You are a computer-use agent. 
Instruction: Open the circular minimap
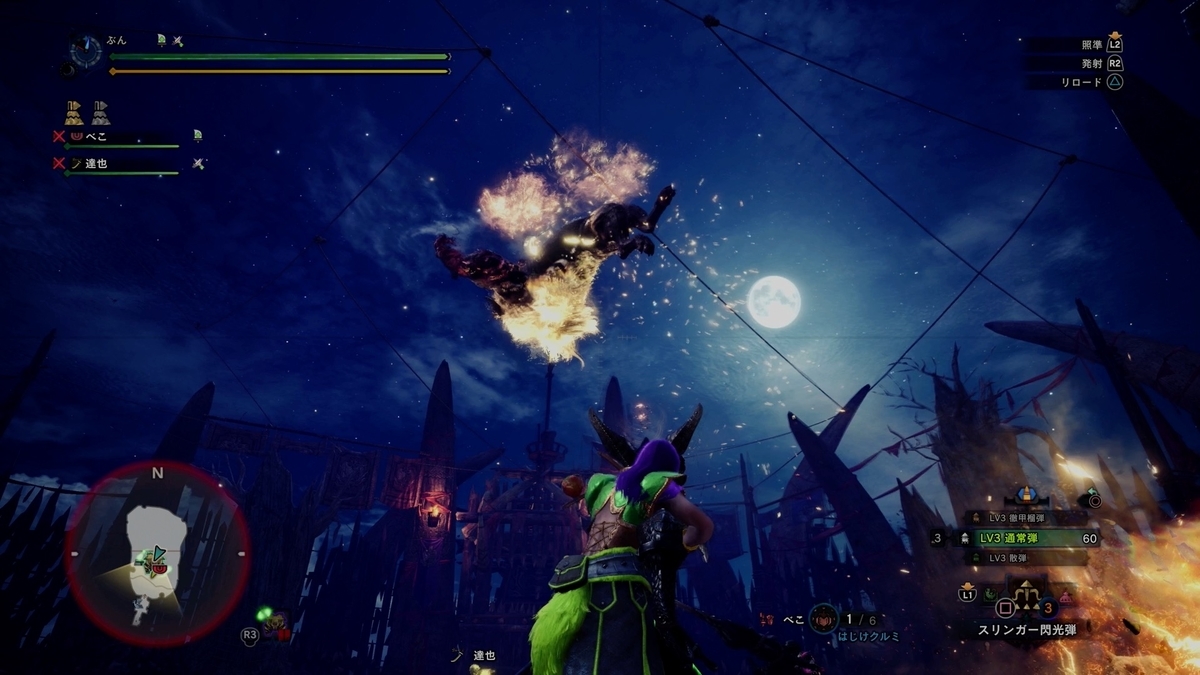[157, 553]
